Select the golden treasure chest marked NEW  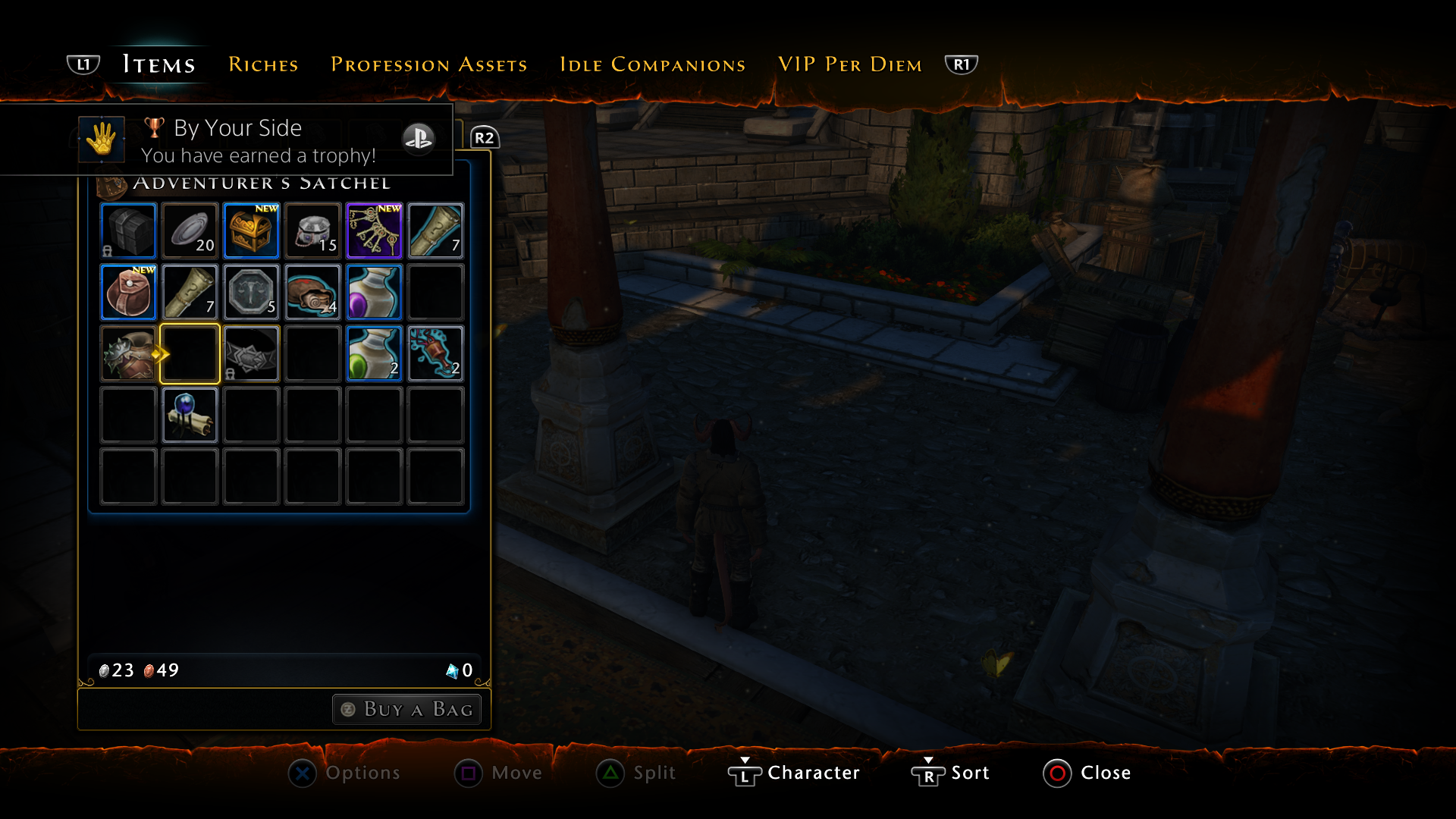click(x=251, y=231)
